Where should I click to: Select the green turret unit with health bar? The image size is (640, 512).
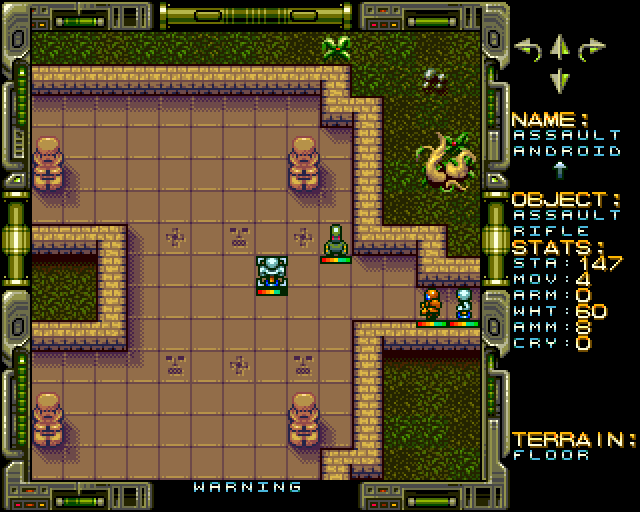(335, 241)
